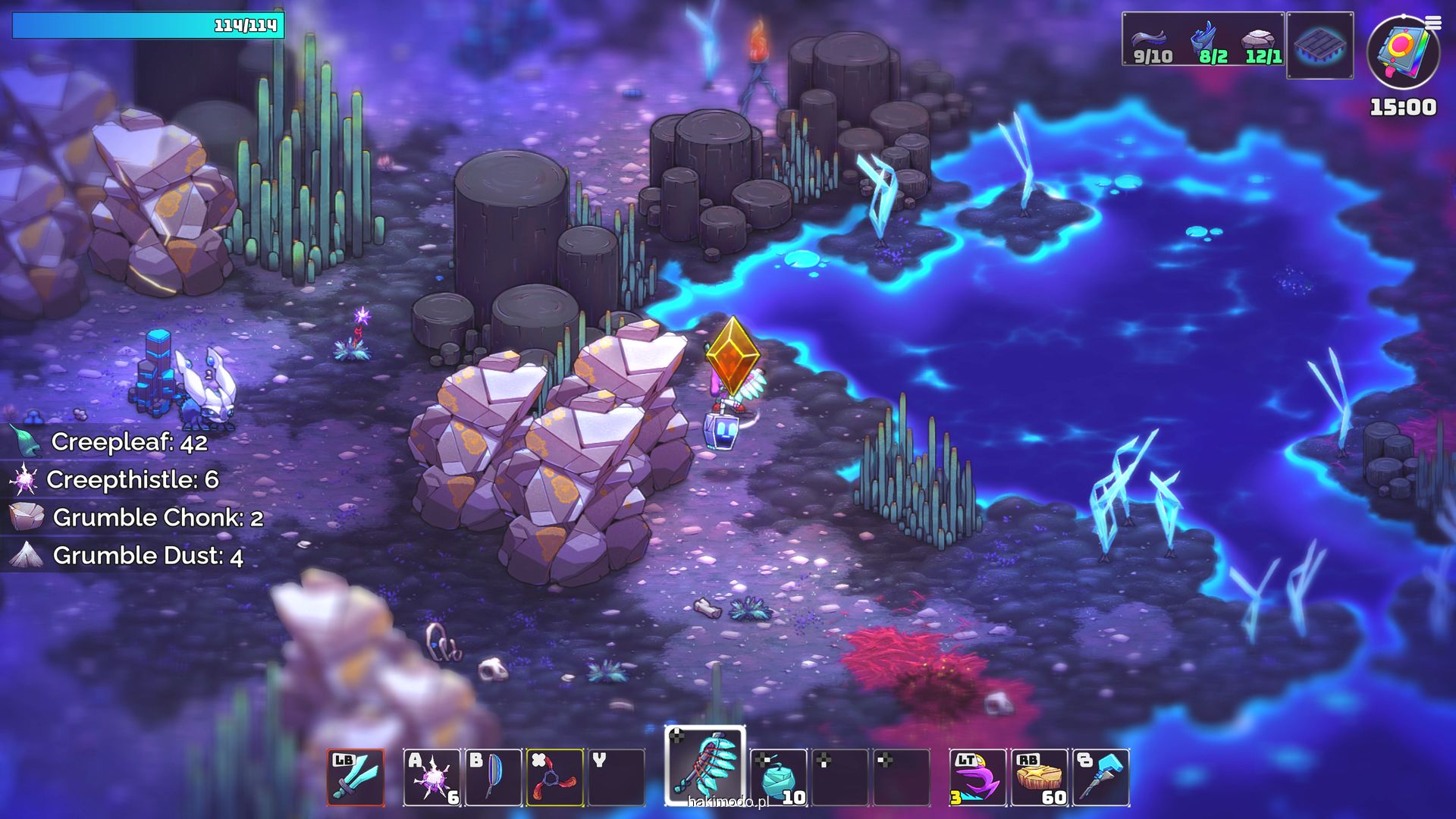Choose the blue hammer tool slot
The width and height of the screenshot is (1456, 819).
click(x=1101, y=777)
